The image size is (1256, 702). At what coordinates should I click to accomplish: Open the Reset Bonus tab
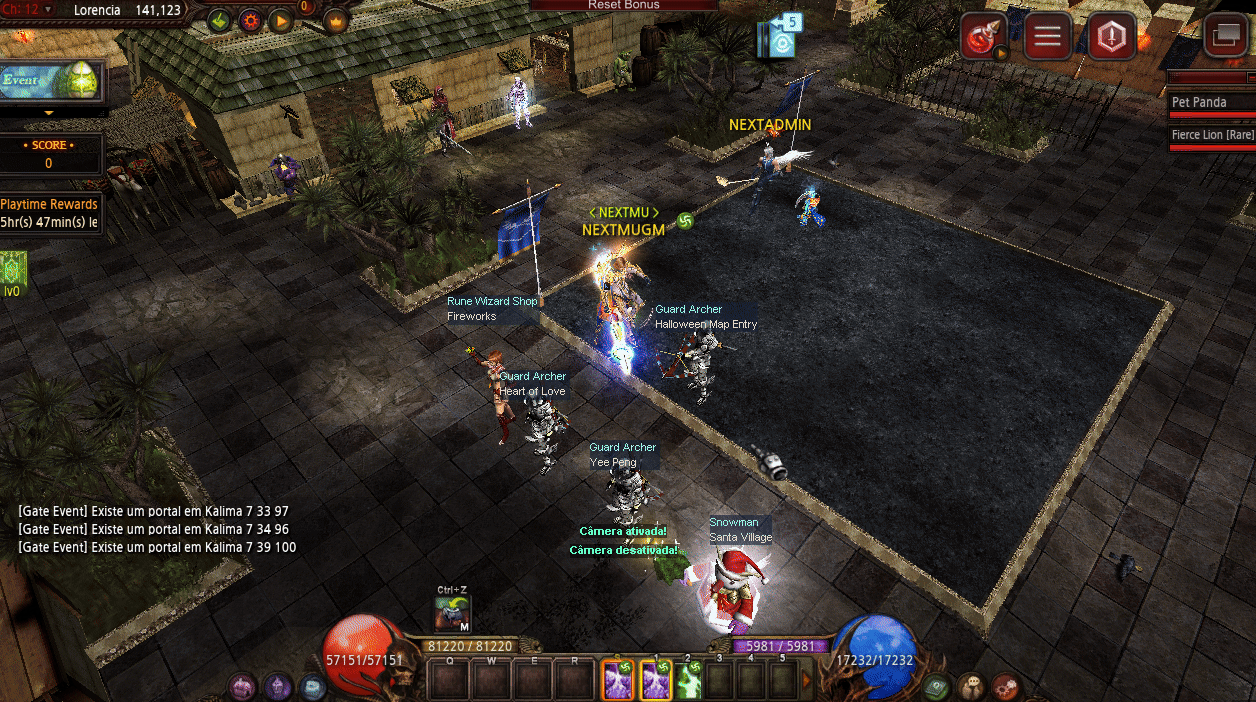click(624, 5)
